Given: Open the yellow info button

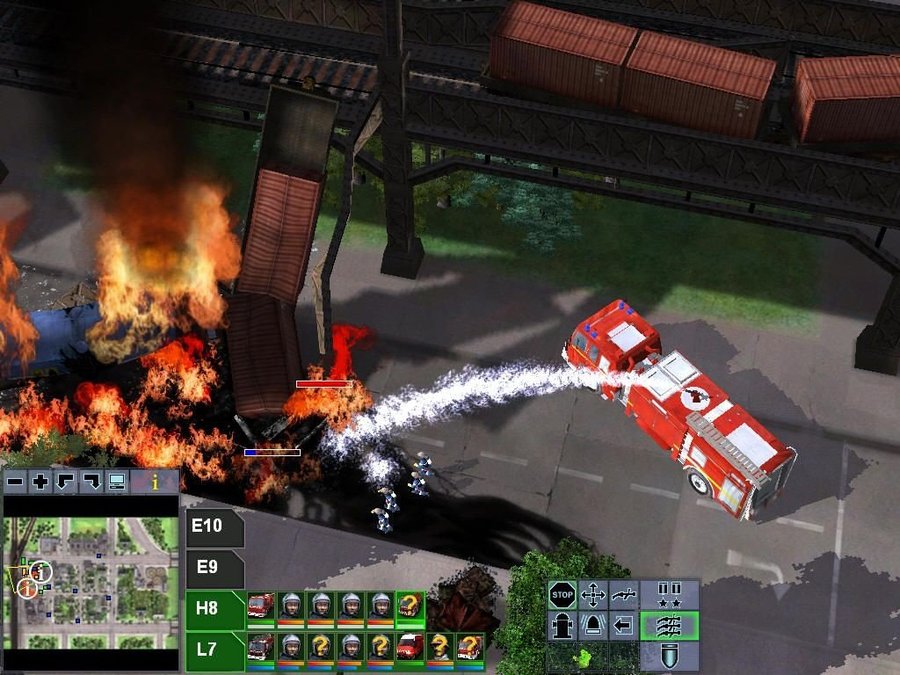Looking at the screenshot, I should [x=155, y=482].
